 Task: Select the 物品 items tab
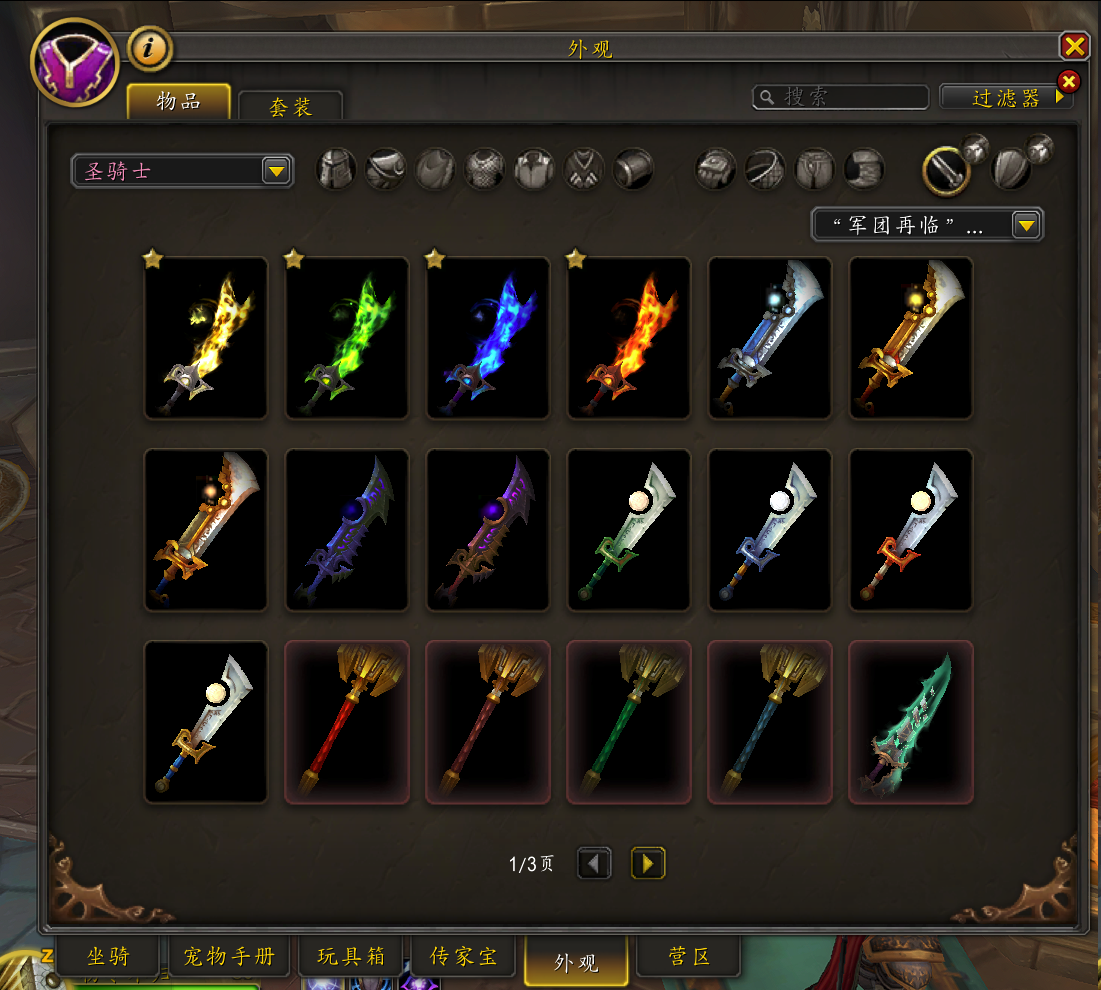(179, 101)
